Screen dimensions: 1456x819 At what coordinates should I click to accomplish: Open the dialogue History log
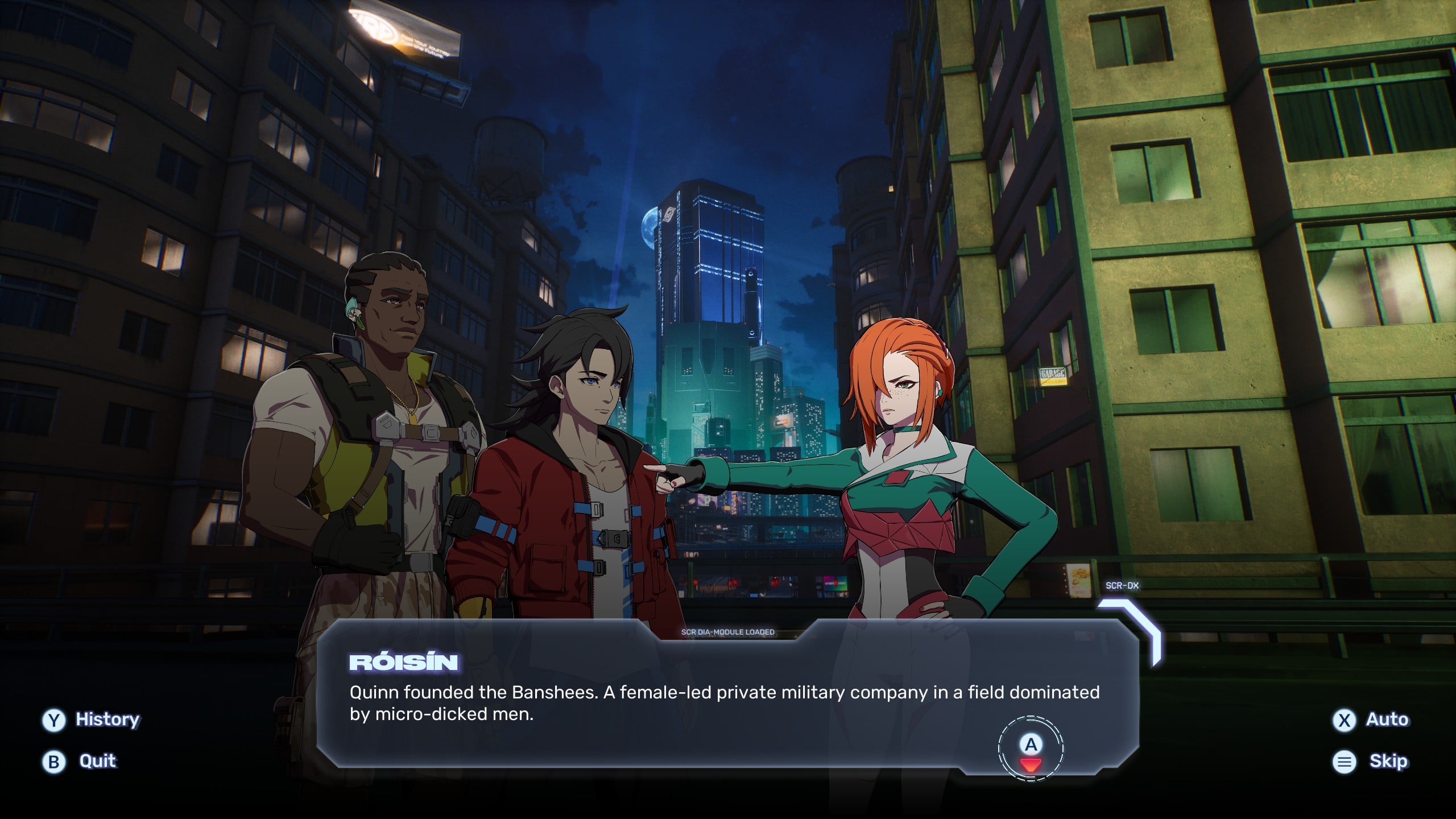click(x=91, y=719)
